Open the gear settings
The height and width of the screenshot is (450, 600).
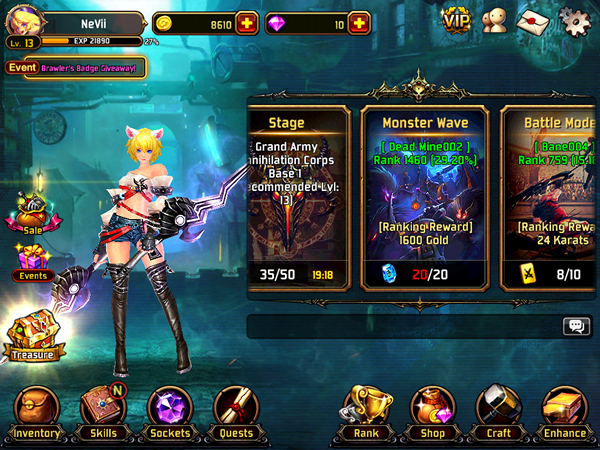(573, 20)
